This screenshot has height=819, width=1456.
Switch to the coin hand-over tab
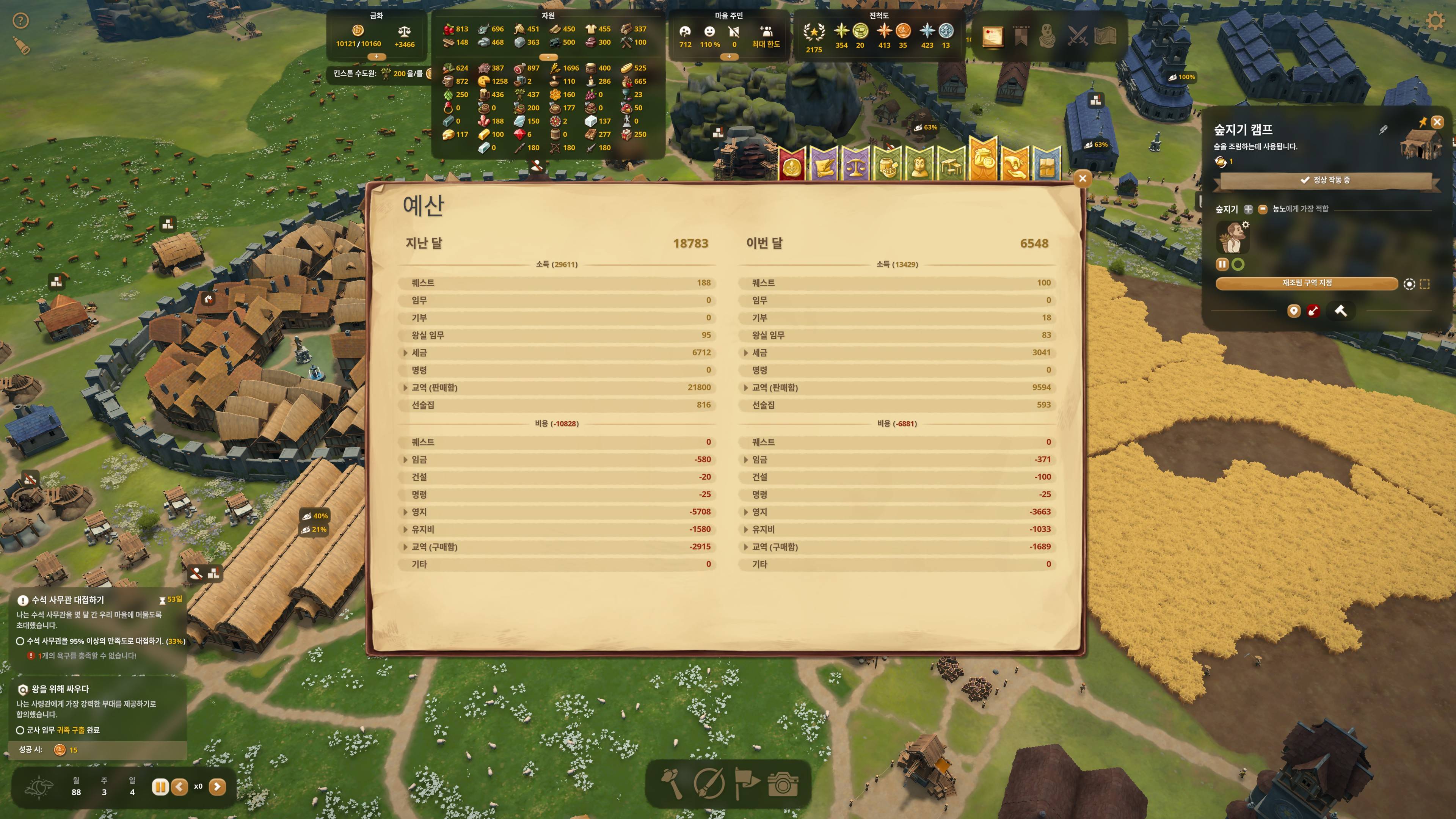tap(1015, 165)
